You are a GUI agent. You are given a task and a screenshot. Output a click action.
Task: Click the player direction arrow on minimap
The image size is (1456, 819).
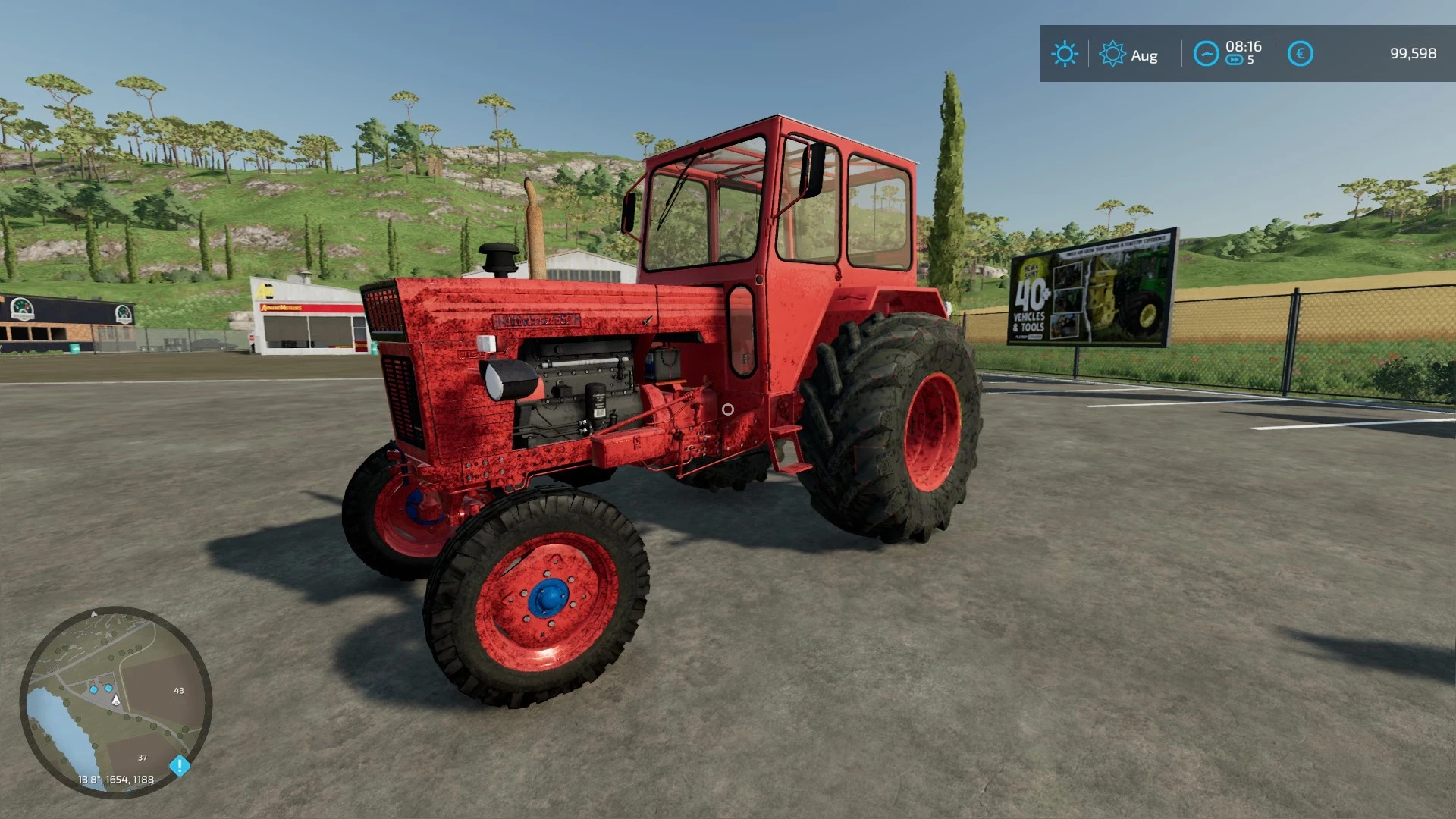(x=115, y=701)
